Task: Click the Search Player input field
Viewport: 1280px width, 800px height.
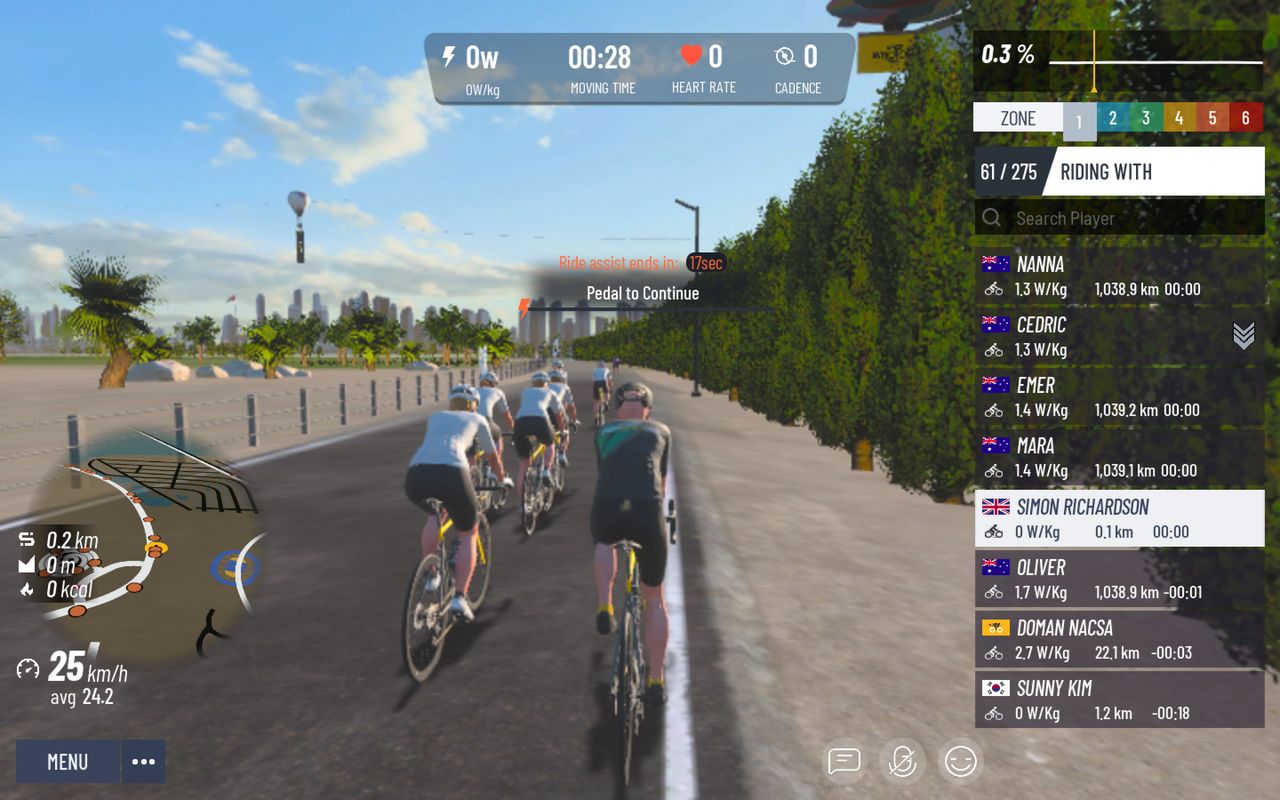Action: point(1080,218)
